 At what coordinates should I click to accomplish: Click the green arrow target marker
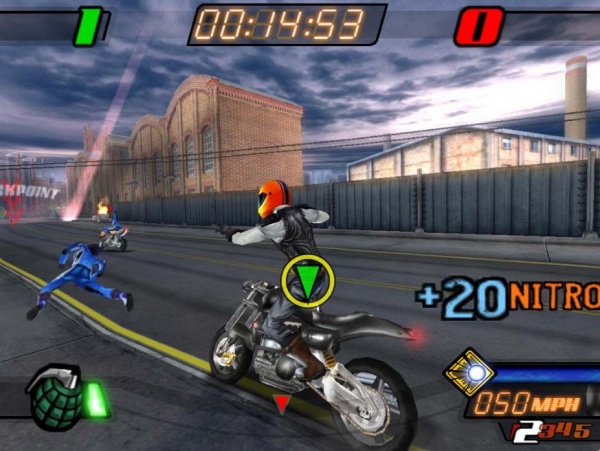pos(307,281)
